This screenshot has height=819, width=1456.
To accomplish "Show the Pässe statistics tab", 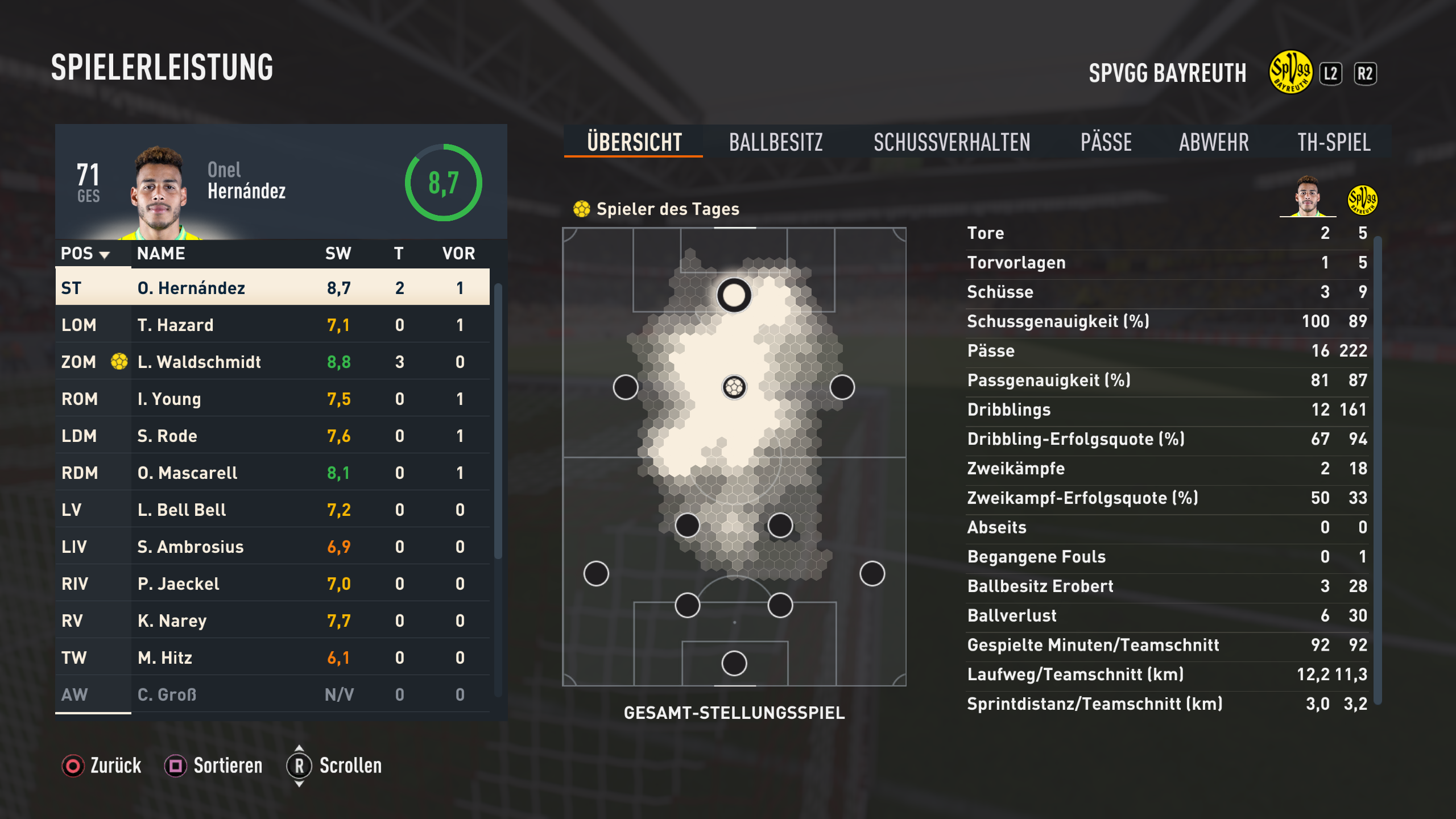I will coord(1106,142).
